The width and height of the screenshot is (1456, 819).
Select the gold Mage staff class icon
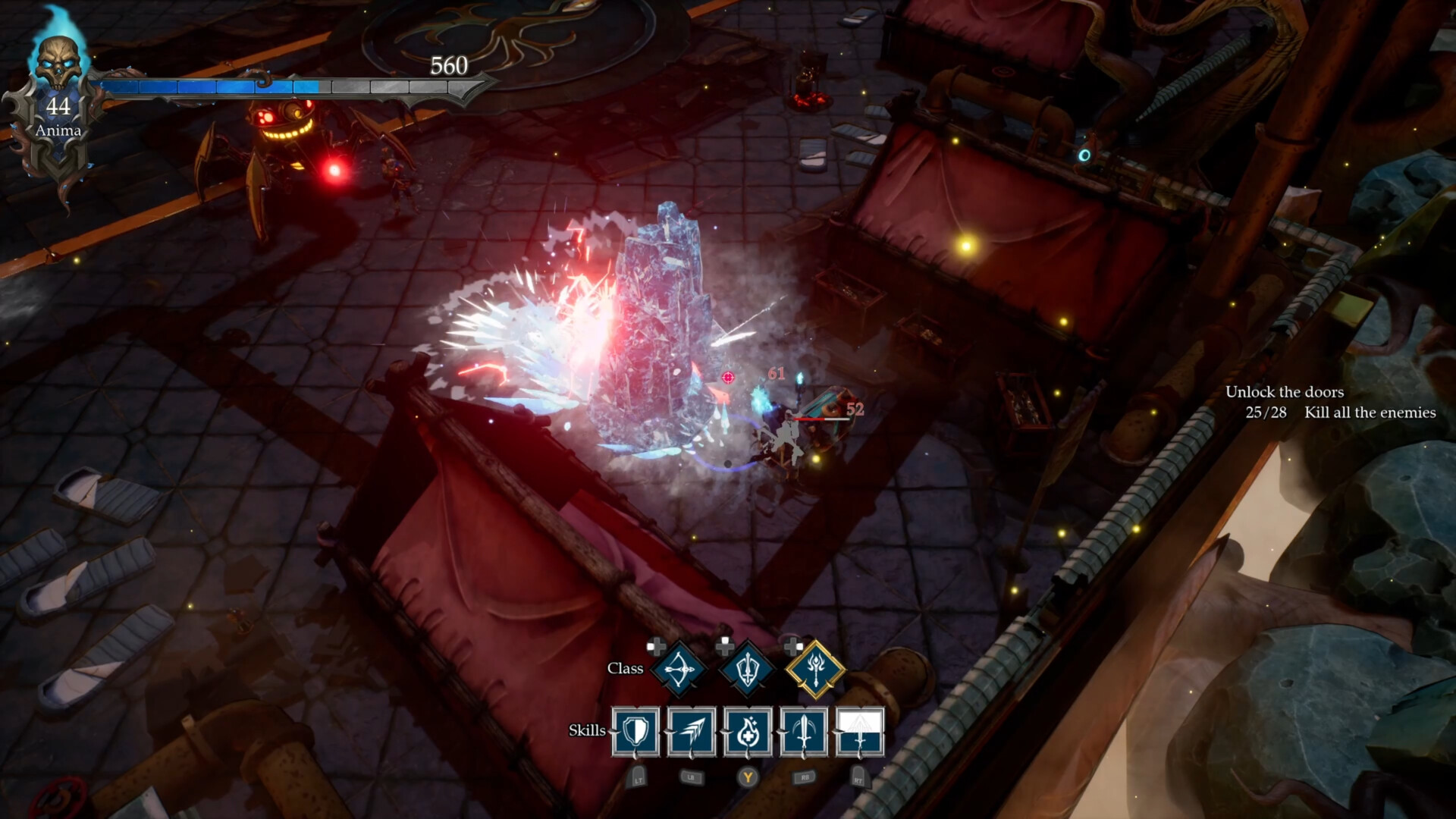pyautogui.click(x=815, y=670)
